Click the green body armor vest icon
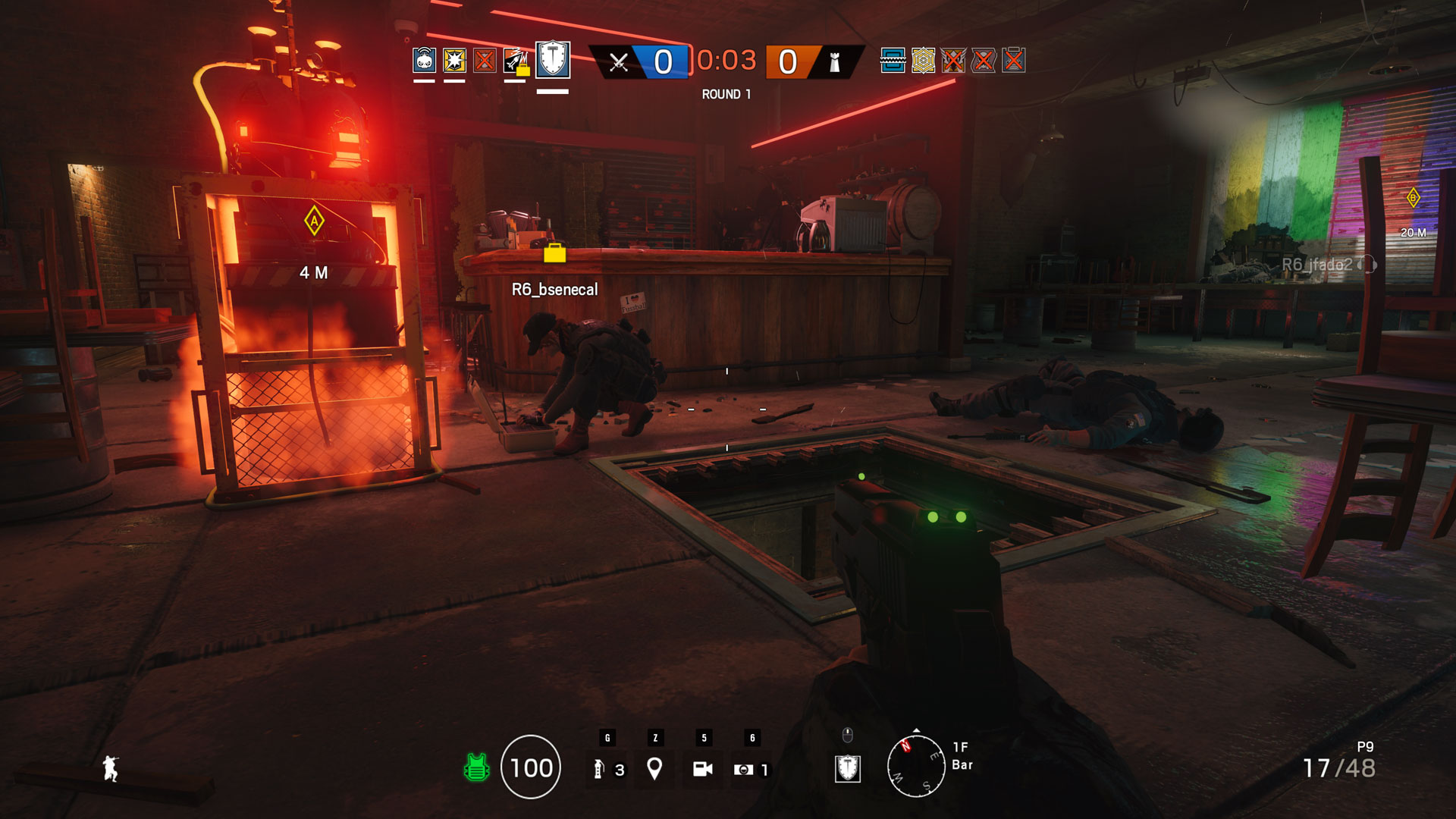The image size is (1456, 819). click(x=476, y=768)
